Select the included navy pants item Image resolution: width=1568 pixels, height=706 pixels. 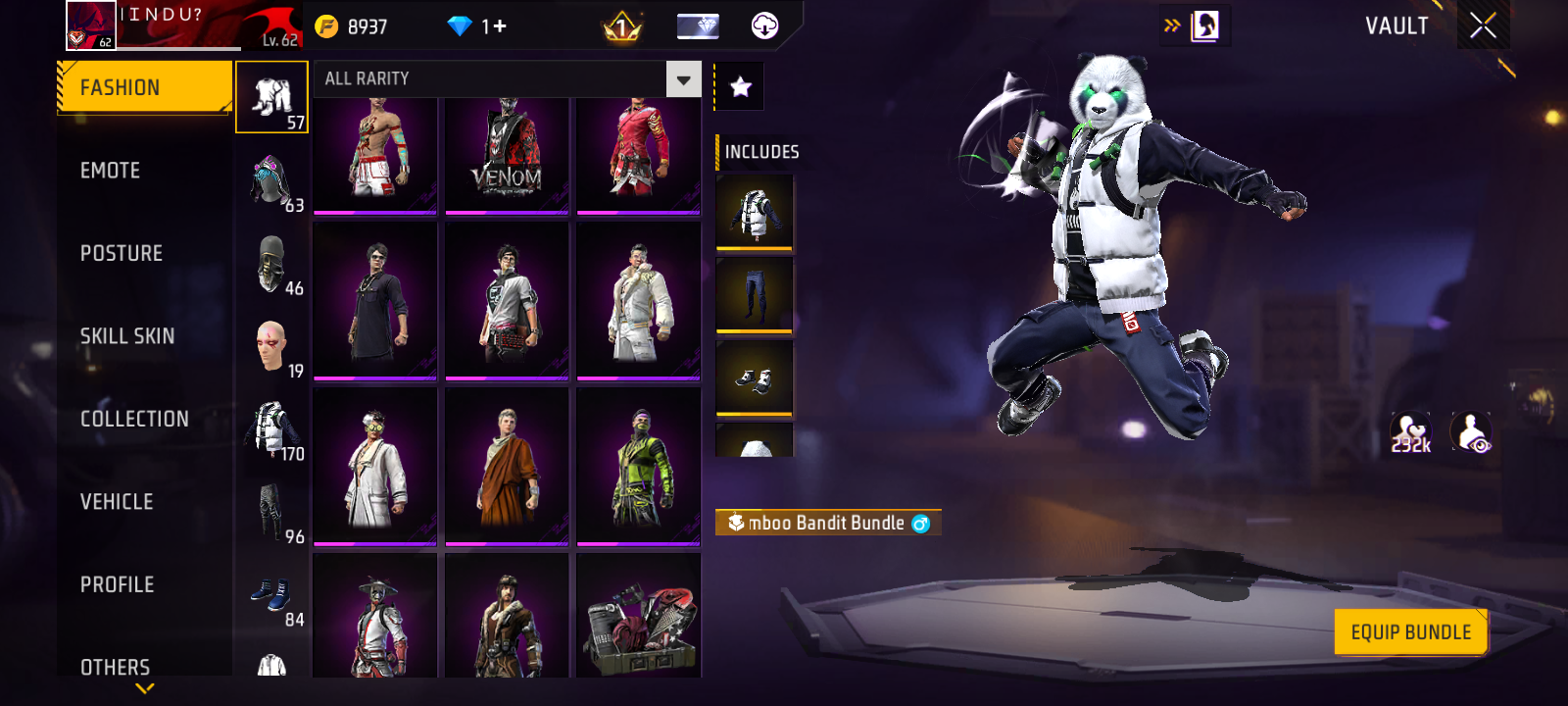tap(754, 295)
